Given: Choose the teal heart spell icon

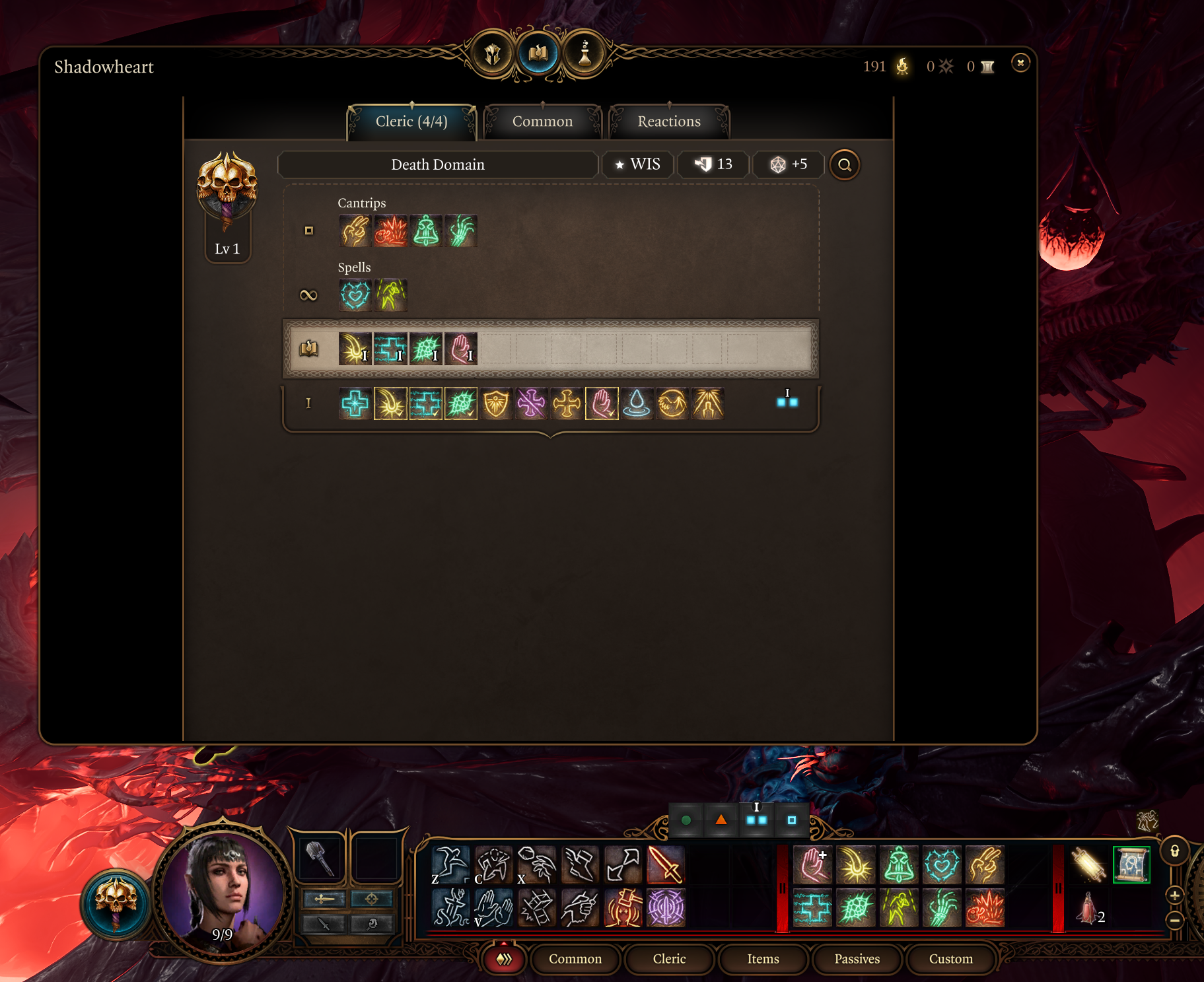Looking at the screenshot, I should pyautogui.click(x=355, y=295).
